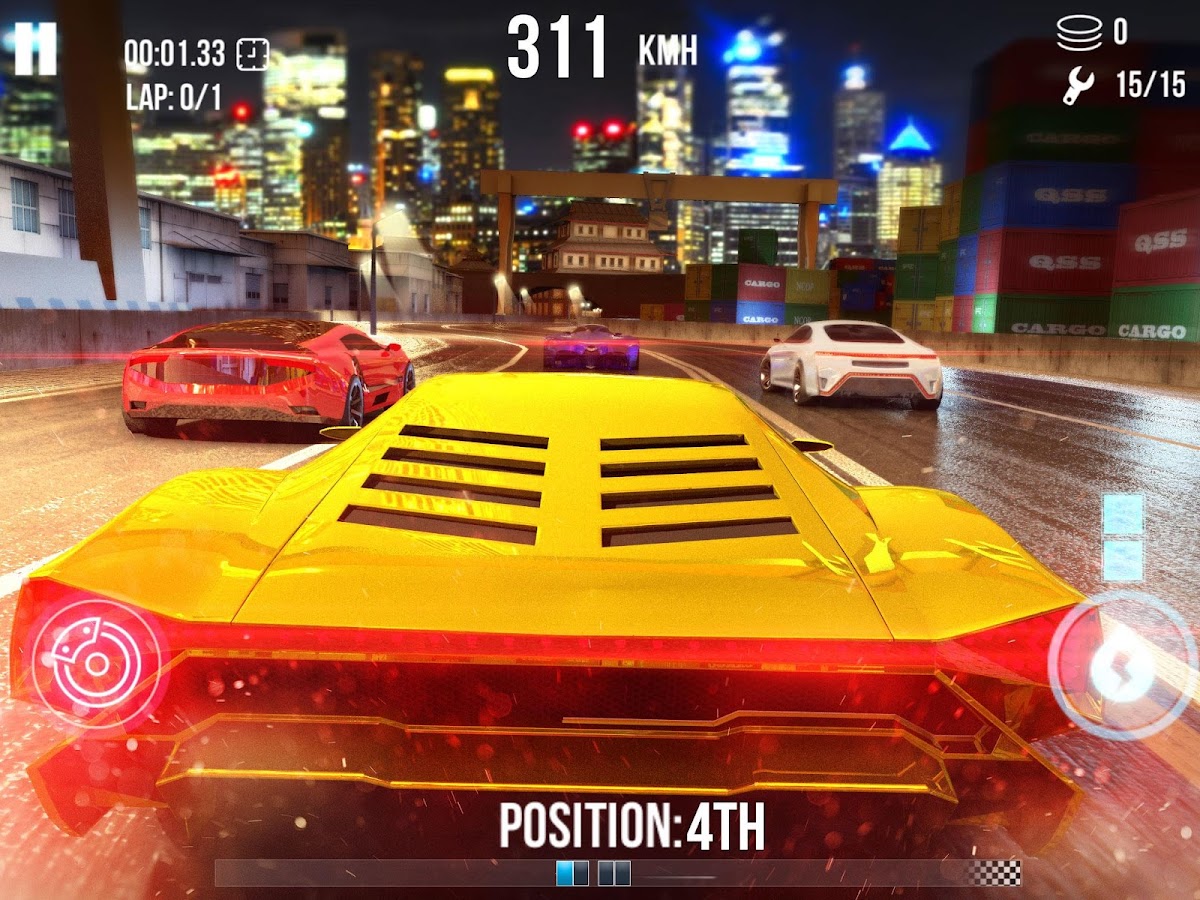Pause the race with the pause button
Screen dimensions: 1200x900
35,48
